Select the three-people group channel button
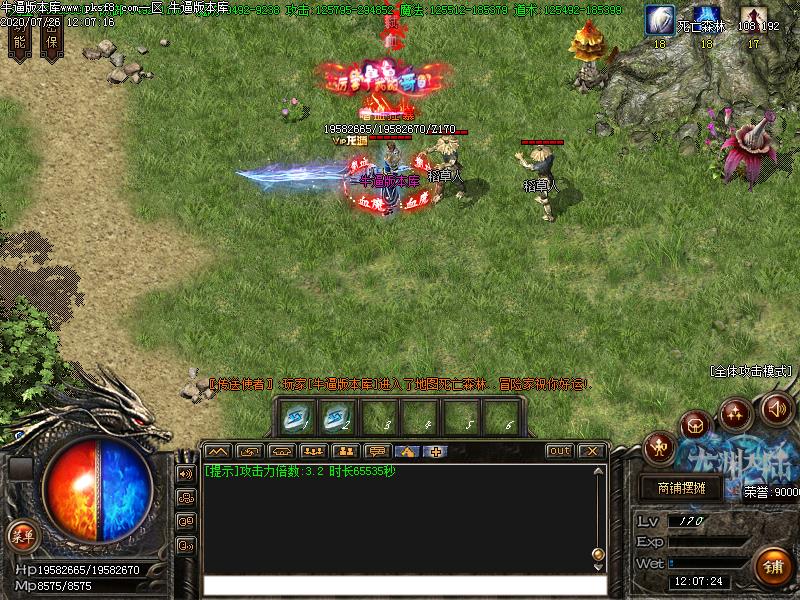The height and width of the screenshot is (600, 800). tap(313, 451)
